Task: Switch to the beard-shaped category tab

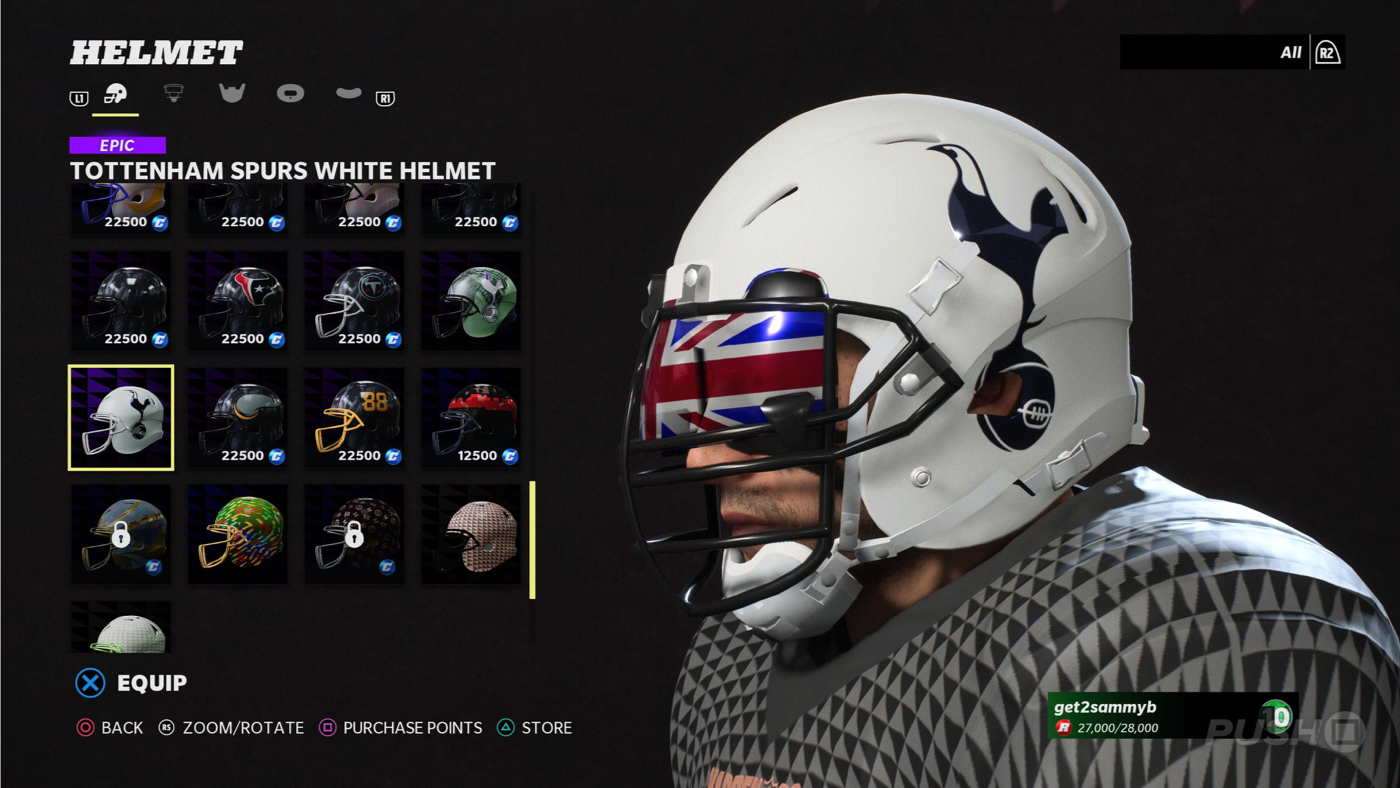Action: click(232, 93)
